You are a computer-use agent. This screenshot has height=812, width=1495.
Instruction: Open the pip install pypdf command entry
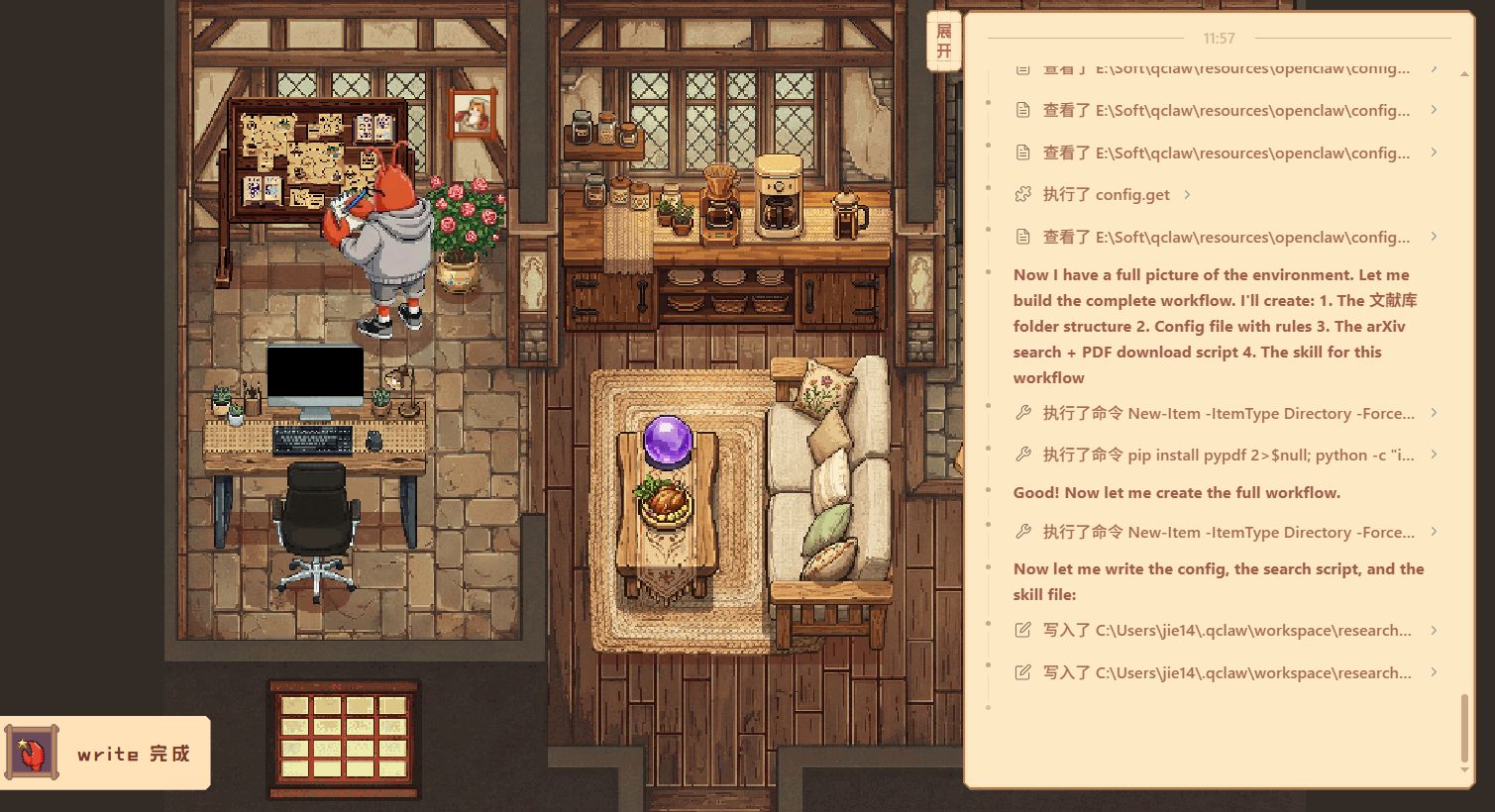1228,455
